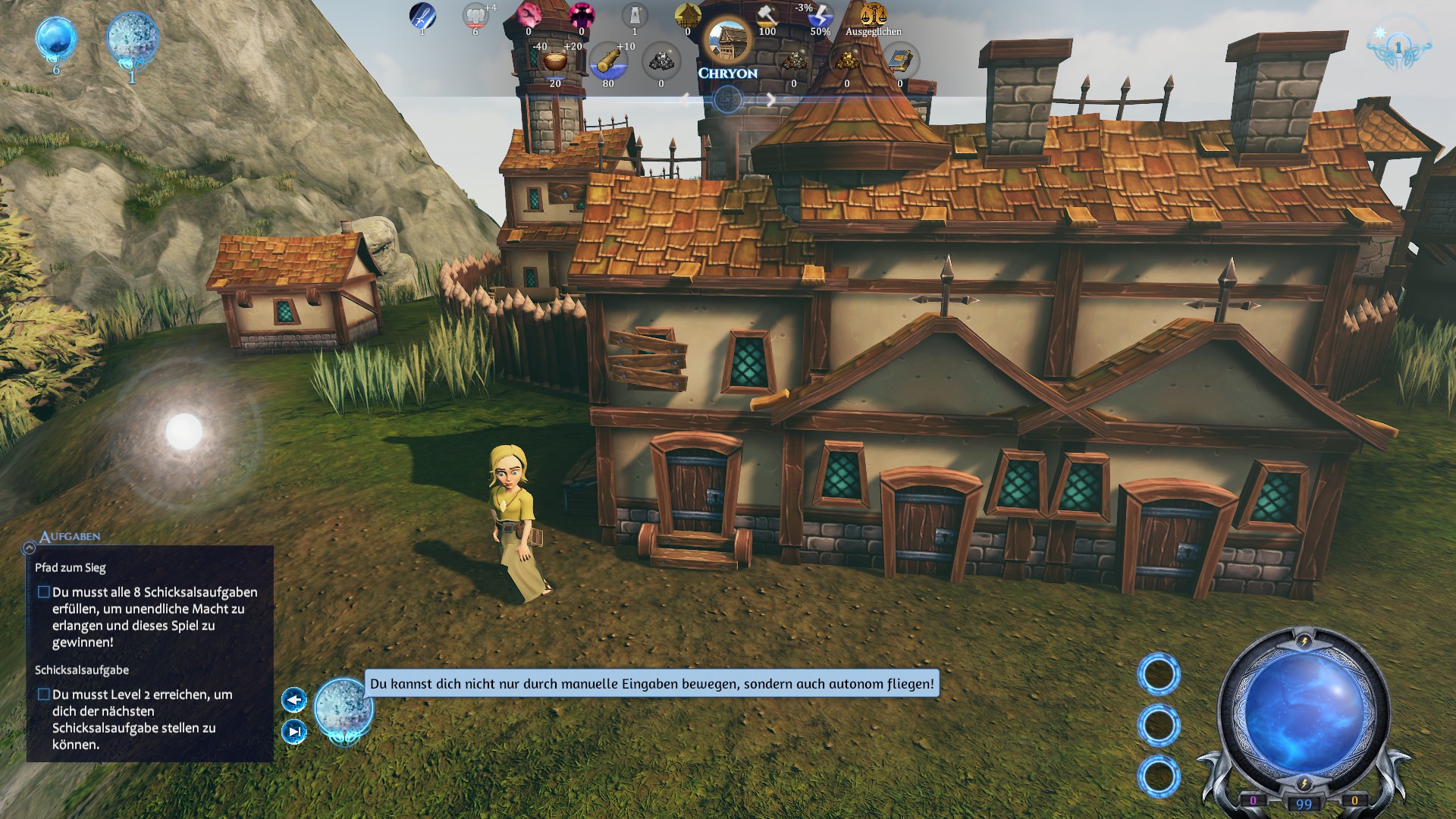Viewport: 1456px width, 819px height.
Task: Switch to the previous town with left arrow
Action: pos(685,99)
